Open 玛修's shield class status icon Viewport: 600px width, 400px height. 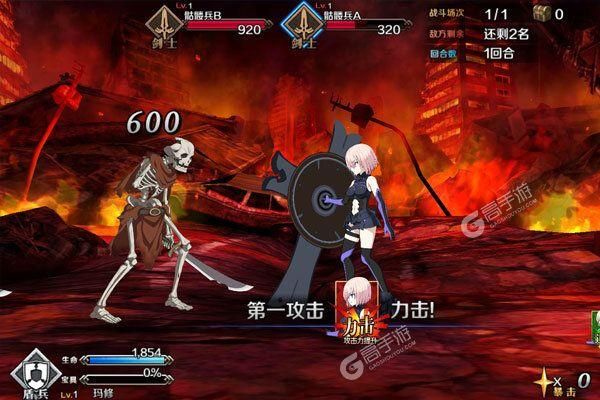pyautogui.click(x=37, y=371)
